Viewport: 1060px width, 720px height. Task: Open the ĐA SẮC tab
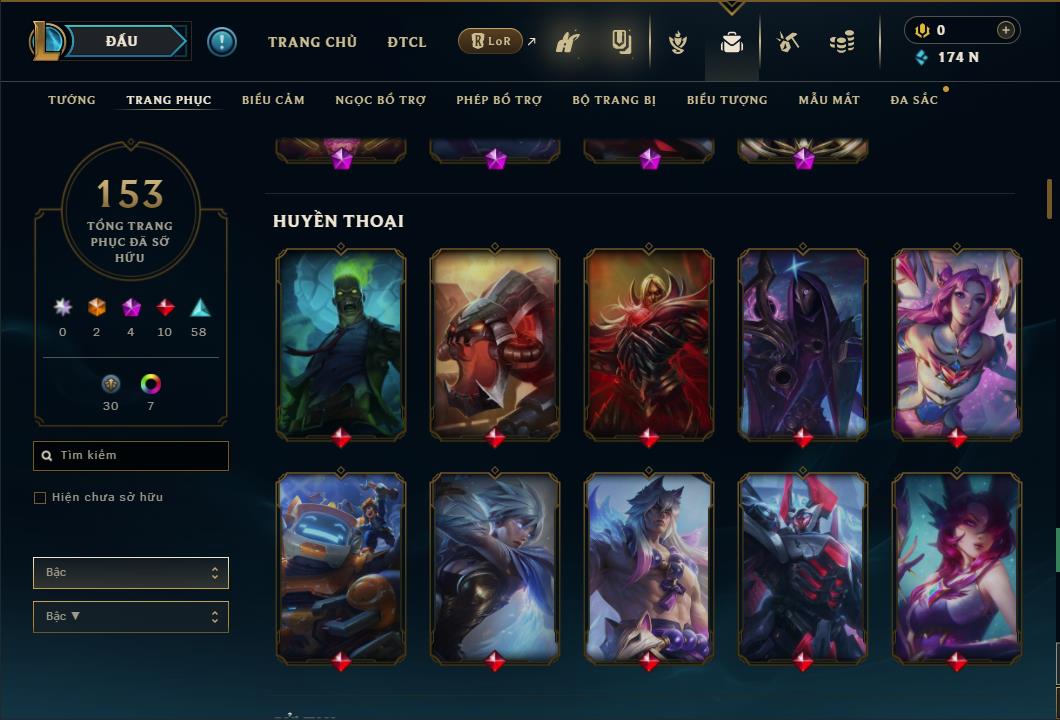point(914,100)
